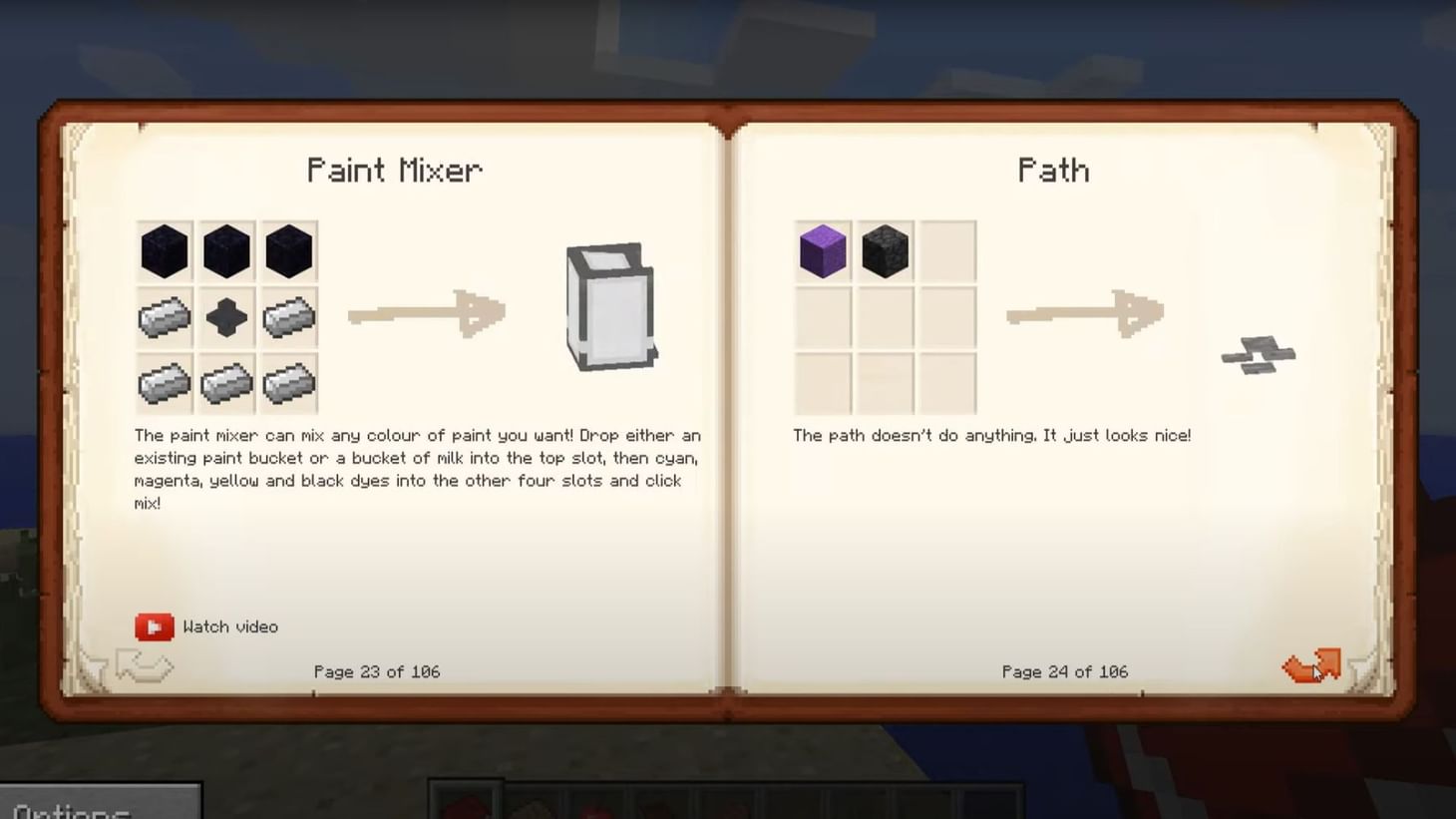Click the Page 24 of 106 label
Screen dimensions: 1456x819
pyautogui.click(x=1064, y=671)
